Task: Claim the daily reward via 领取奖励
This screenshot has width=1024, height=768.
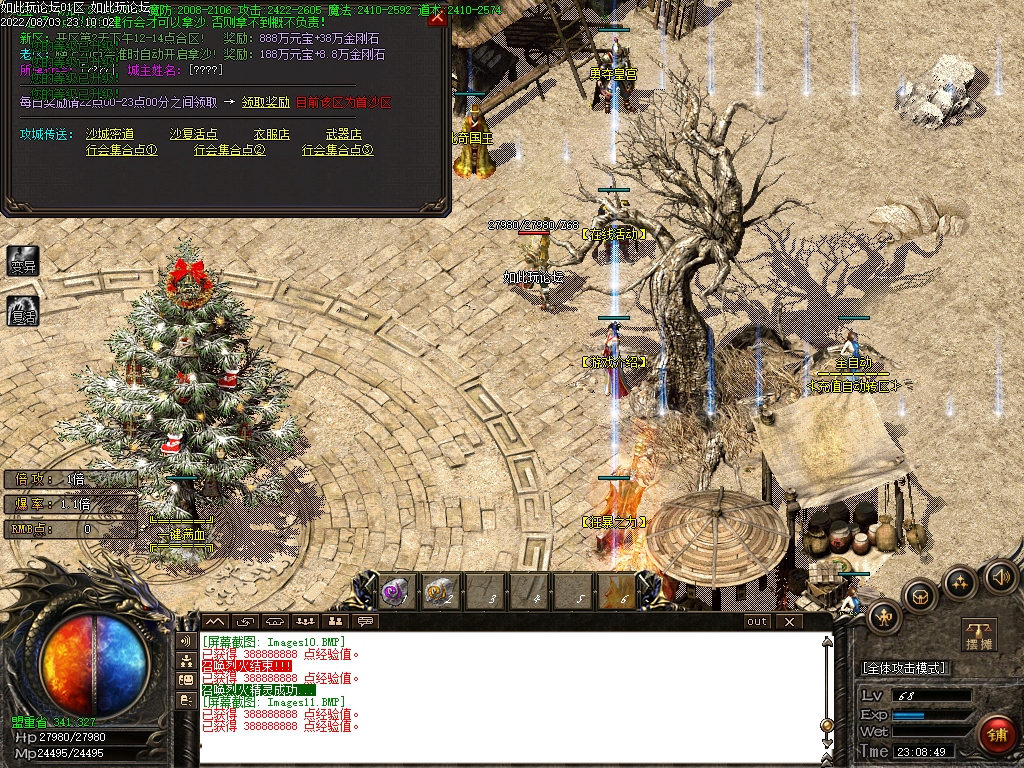Action: [x=265, y=102]
